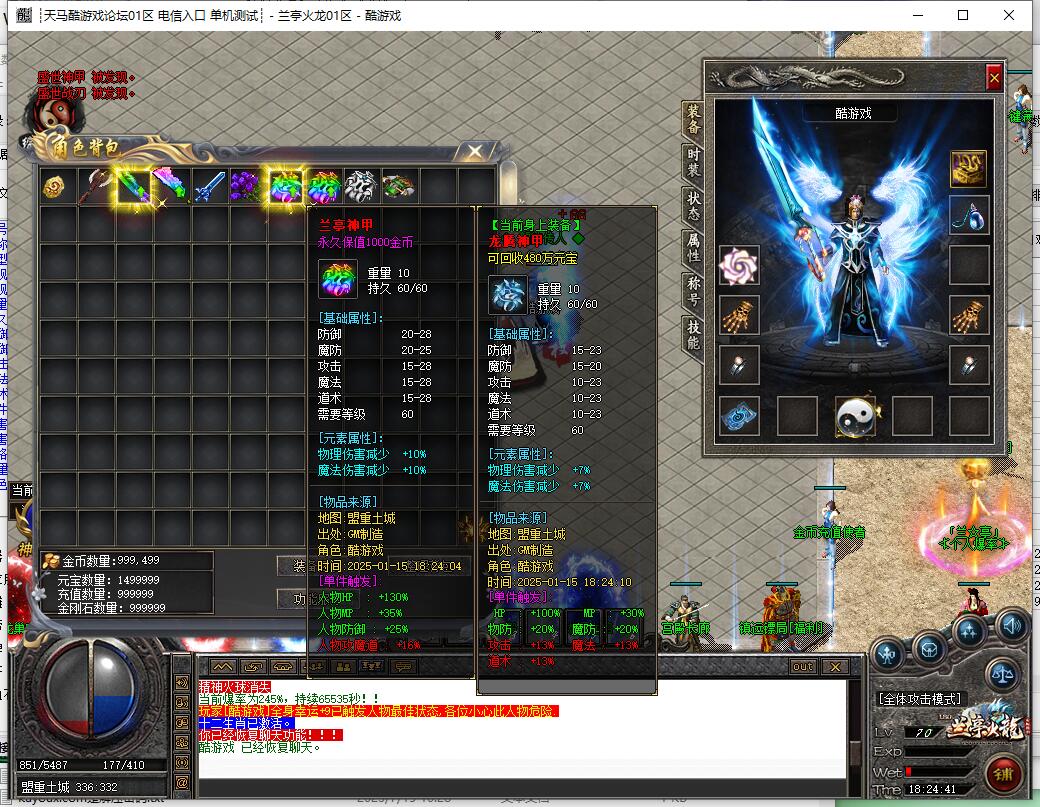
Task: Maximize the game window
Action: pyautogui.click(x=963, y=15)
